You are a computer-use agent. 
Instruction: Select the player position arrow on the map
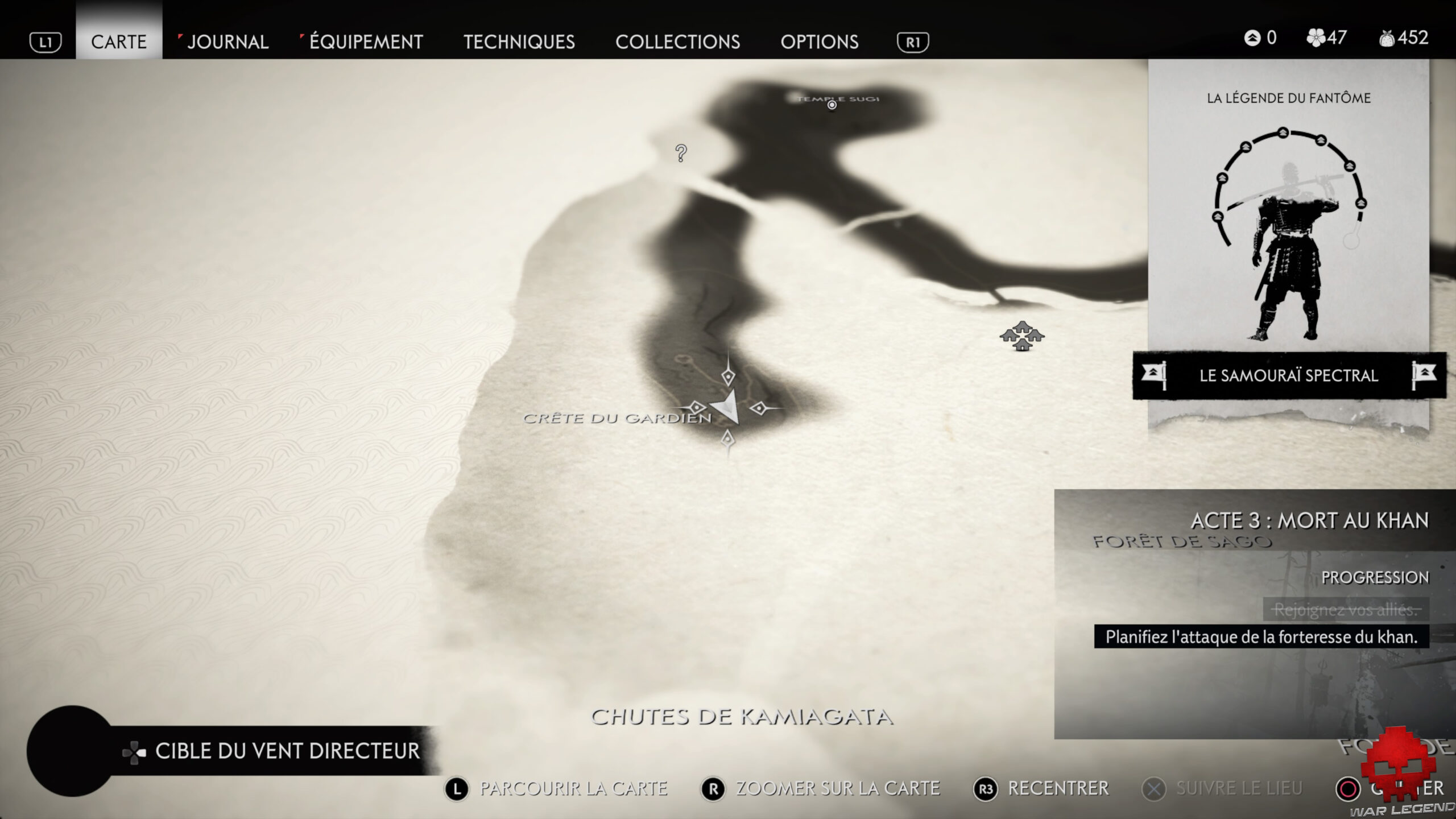point(727,407)
